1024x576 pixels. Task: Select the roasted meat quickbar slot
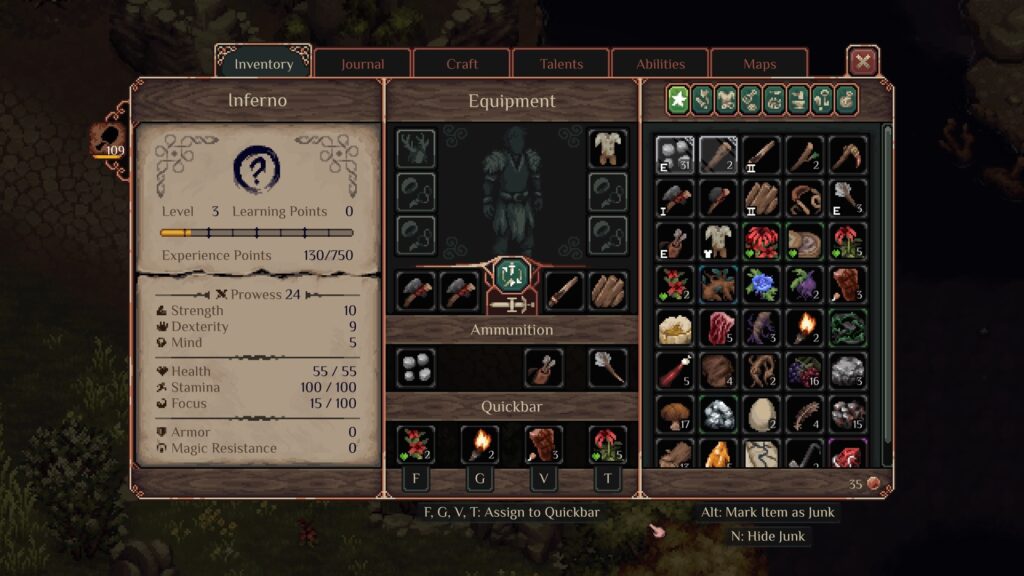[543, 444]
